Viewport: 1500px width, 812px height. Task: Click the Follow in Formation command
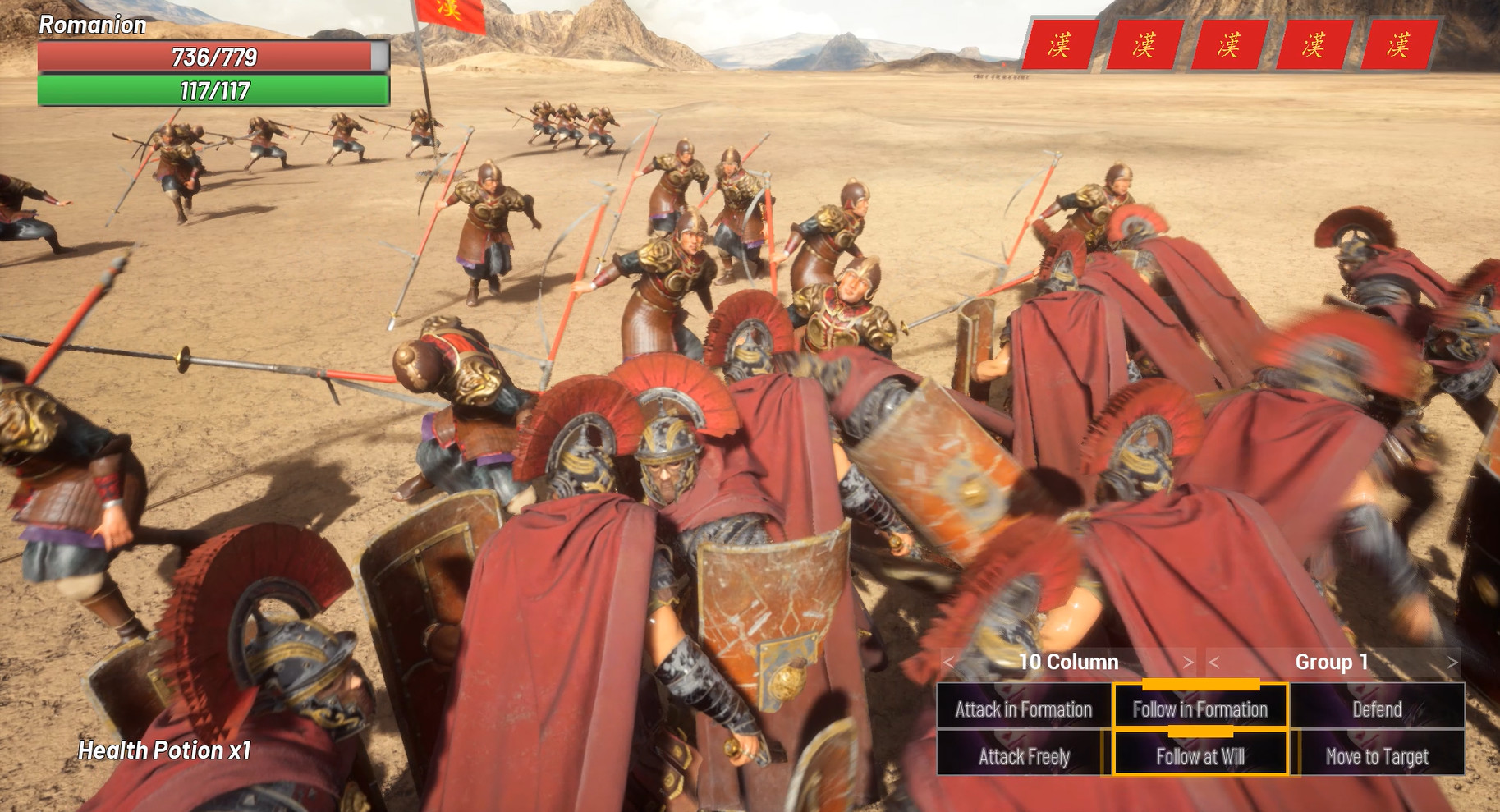[x=1200, y=709]
